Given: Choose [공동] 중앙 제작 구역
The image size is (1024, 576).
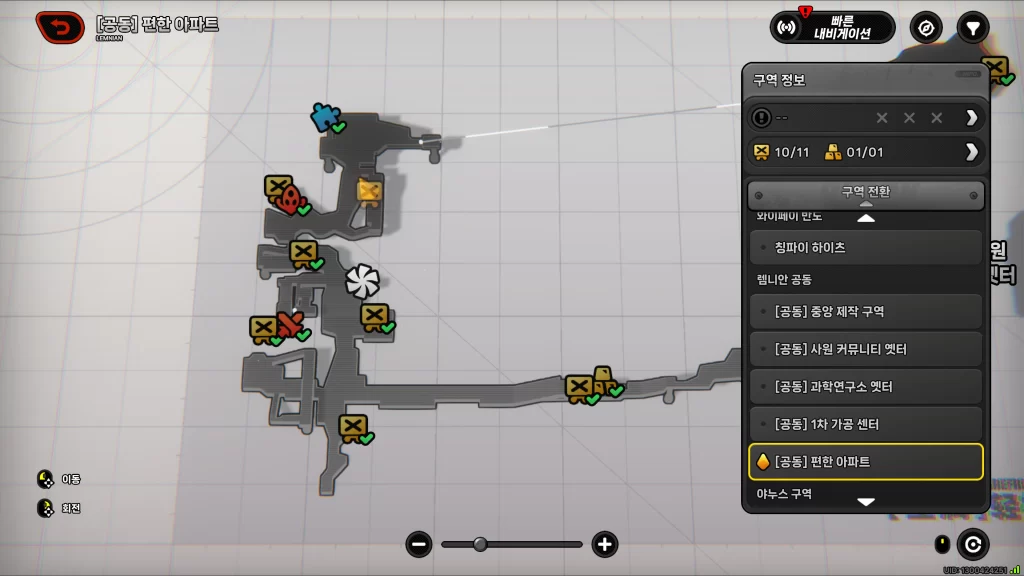Looking at the screenshot, I should (x=866, y=312).
